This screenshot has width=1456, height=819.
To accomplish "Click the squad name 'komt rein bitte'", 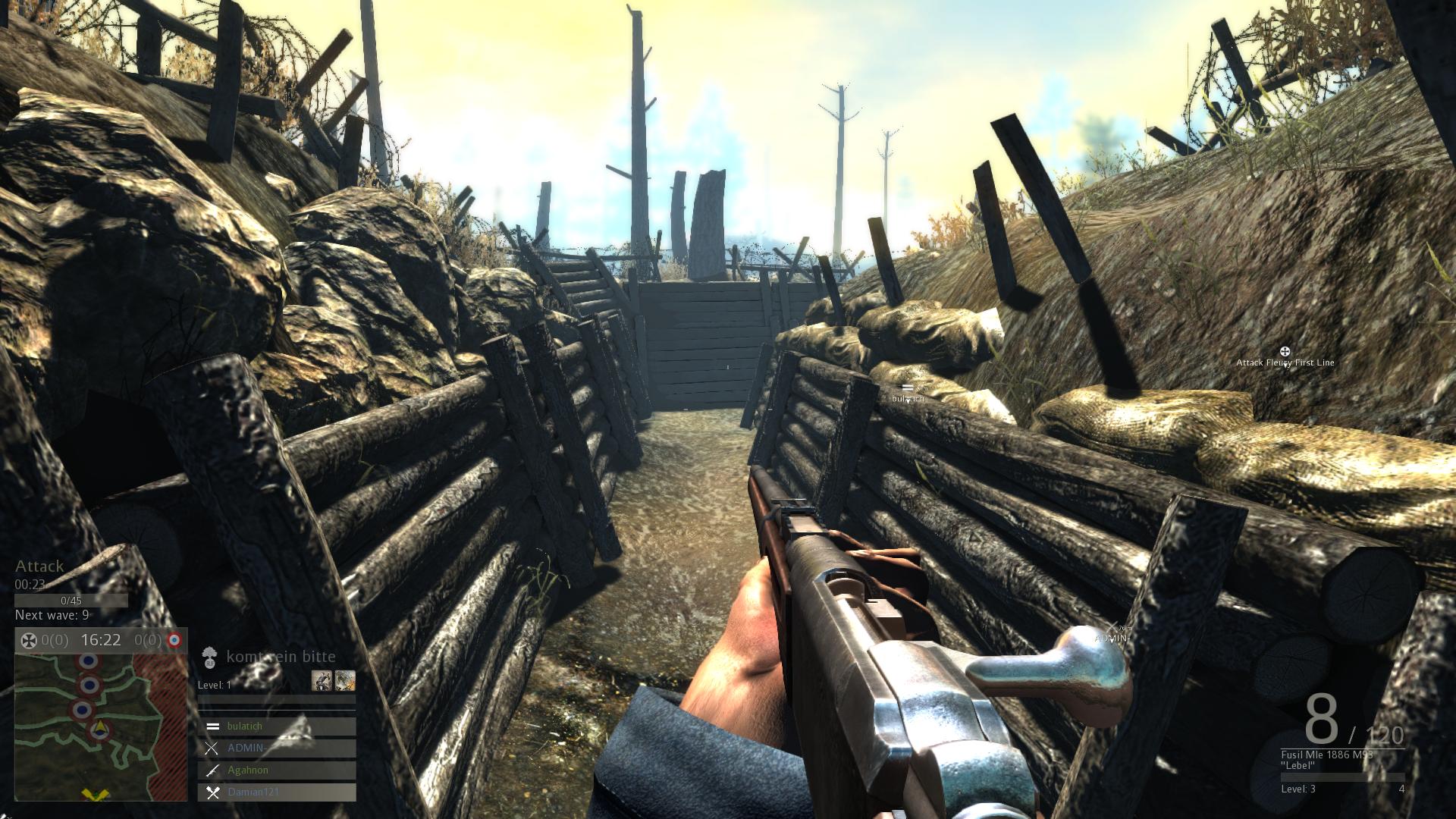I will [x=281, y=657].
